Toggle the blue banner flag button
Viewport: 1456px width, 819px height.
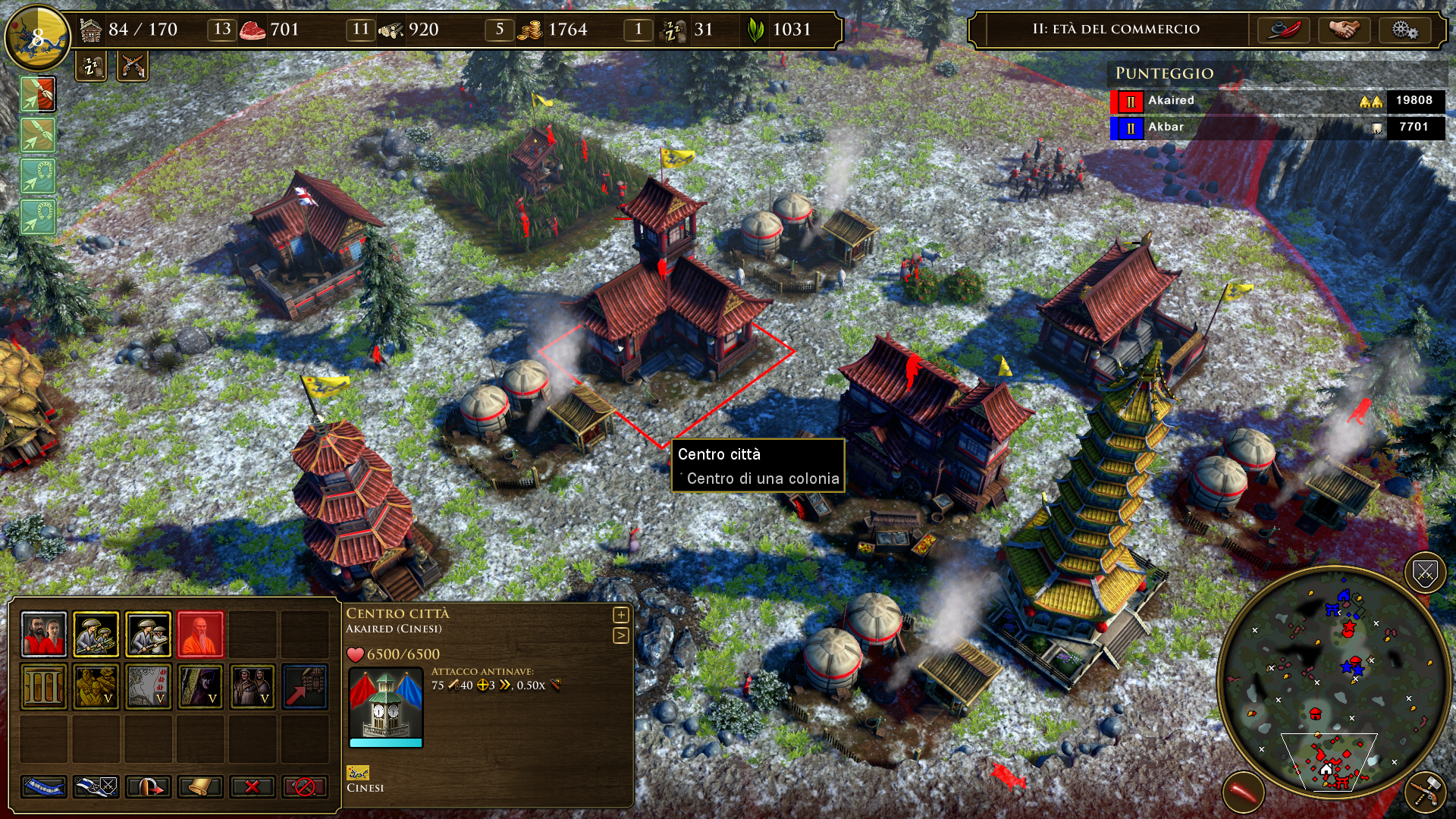(45, 786)
